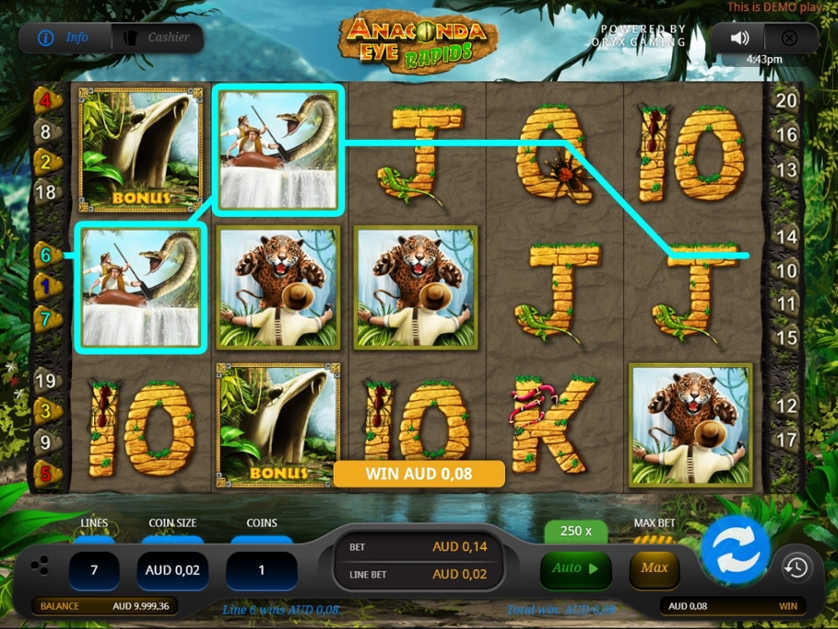This screenshot has width=838, height=629.
Task: Change the number of Lines
Action: tap(94, 570)
